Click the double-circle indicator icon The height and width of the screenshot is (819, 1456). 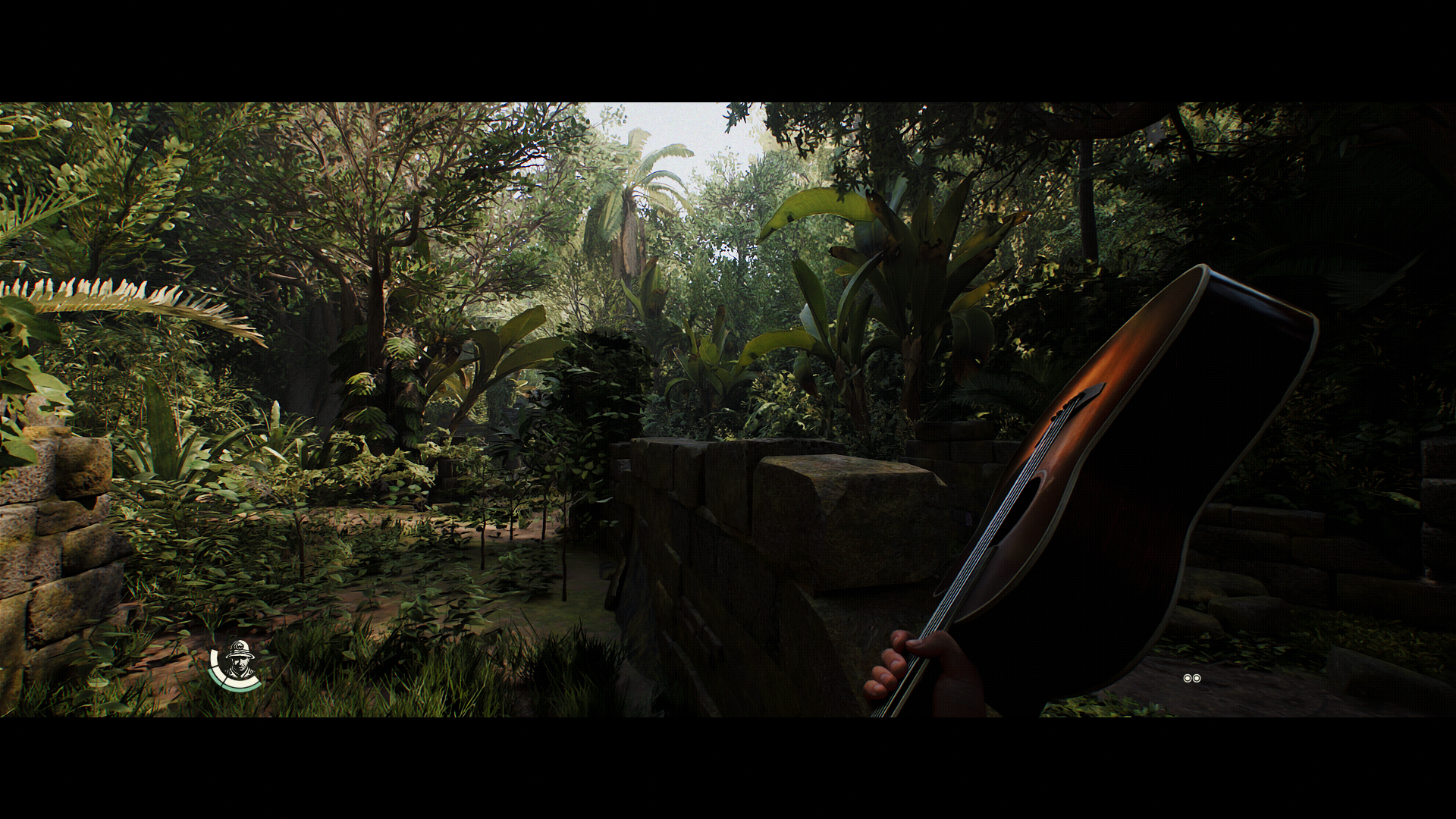pyautogui.click(x=1191, y=678)
